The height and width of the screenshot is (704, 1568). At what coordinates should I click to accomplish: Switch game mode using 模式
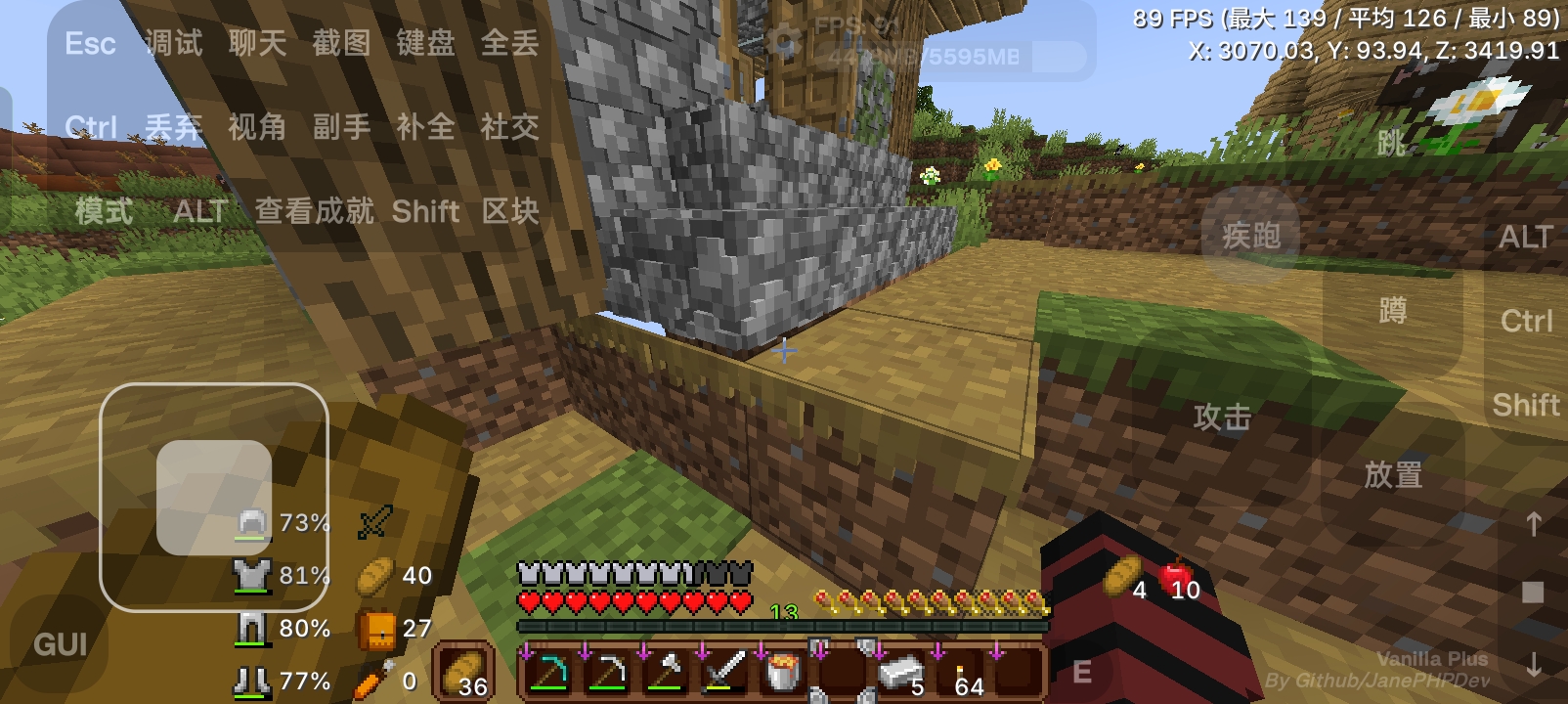click(x=103, y=211)
